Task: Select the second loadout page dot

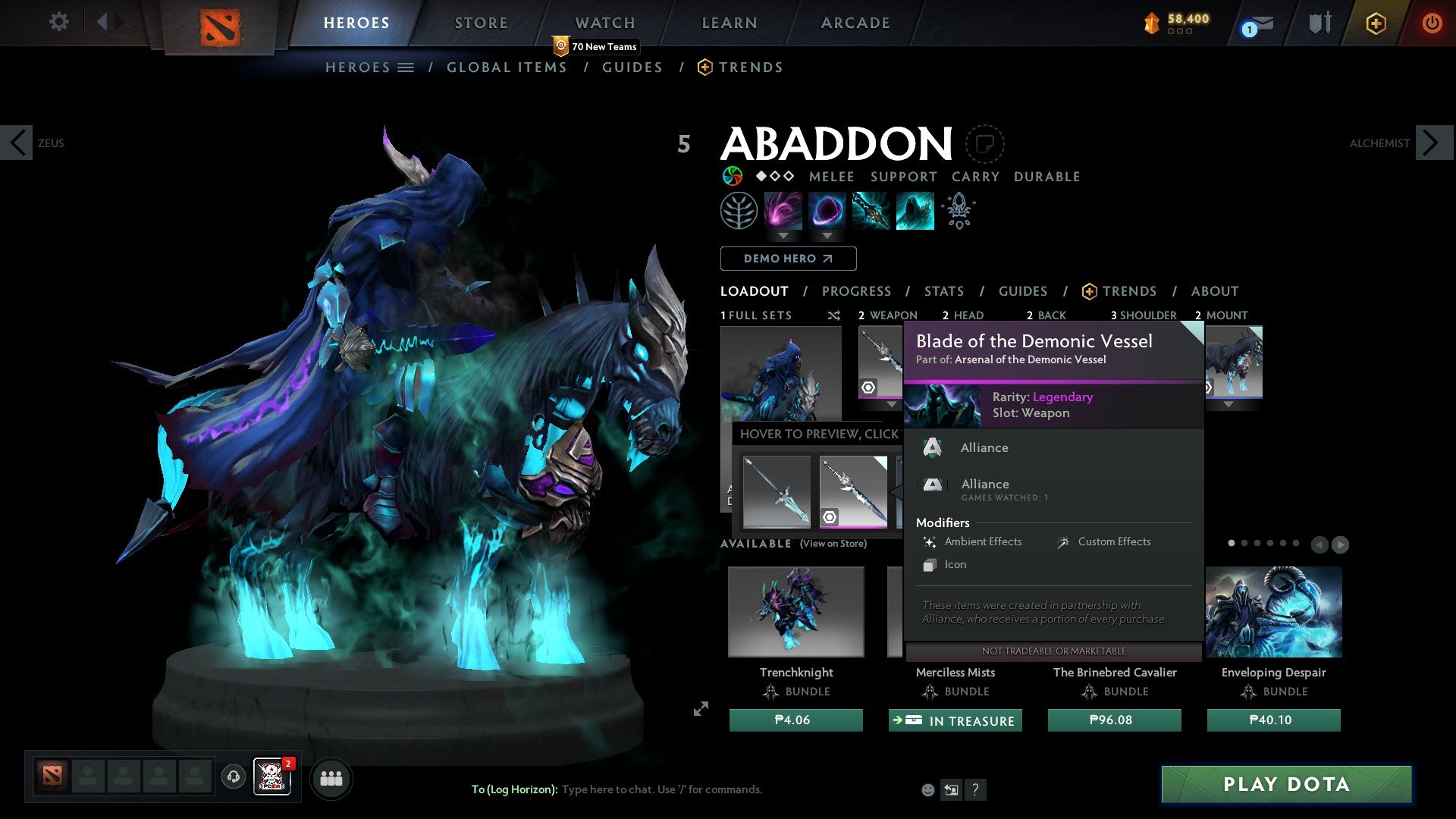Action: 1244,543
